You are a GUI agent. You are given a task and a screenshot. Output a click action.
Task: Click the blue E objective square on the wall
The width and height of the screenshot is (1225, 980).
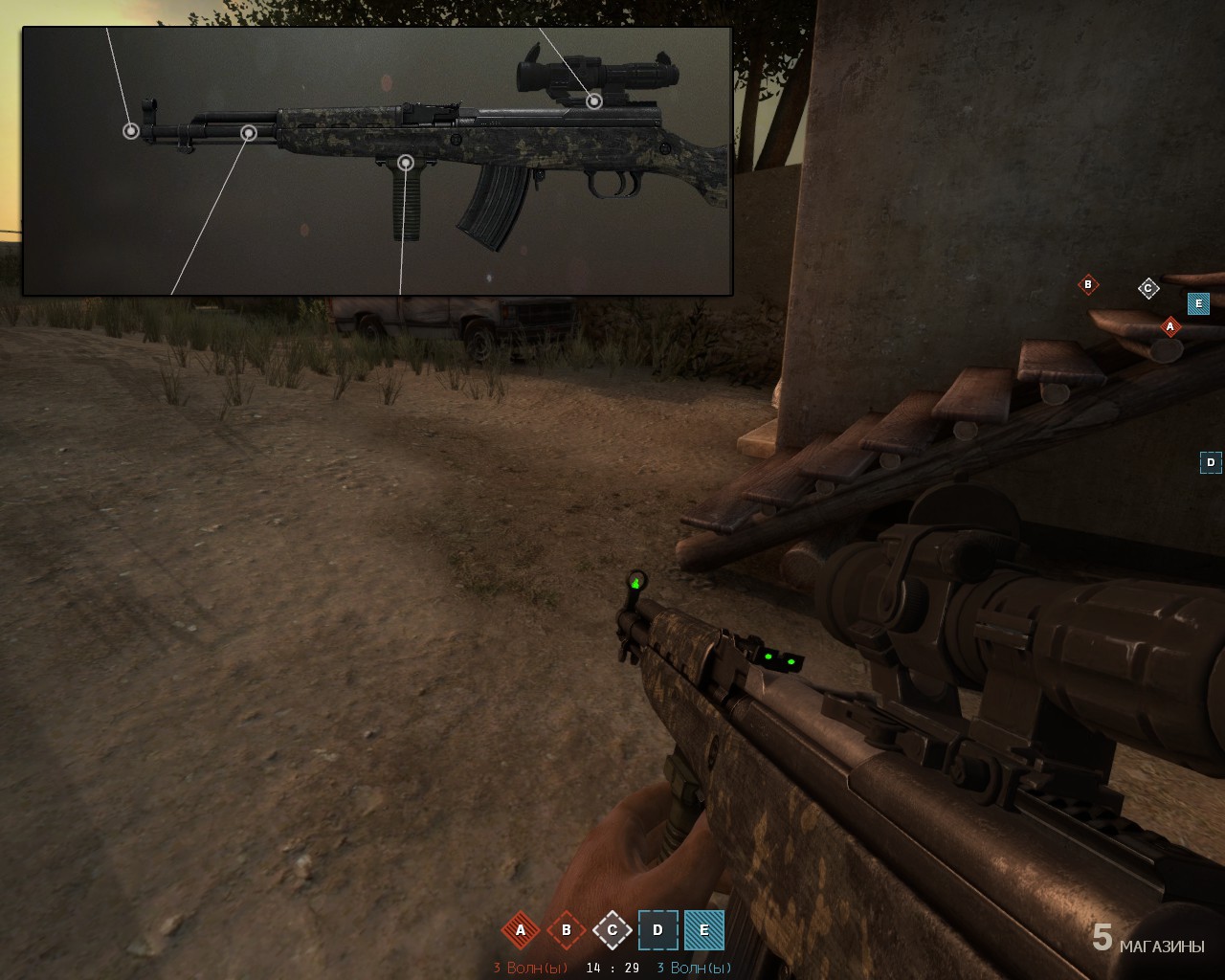coord(1196,303)
